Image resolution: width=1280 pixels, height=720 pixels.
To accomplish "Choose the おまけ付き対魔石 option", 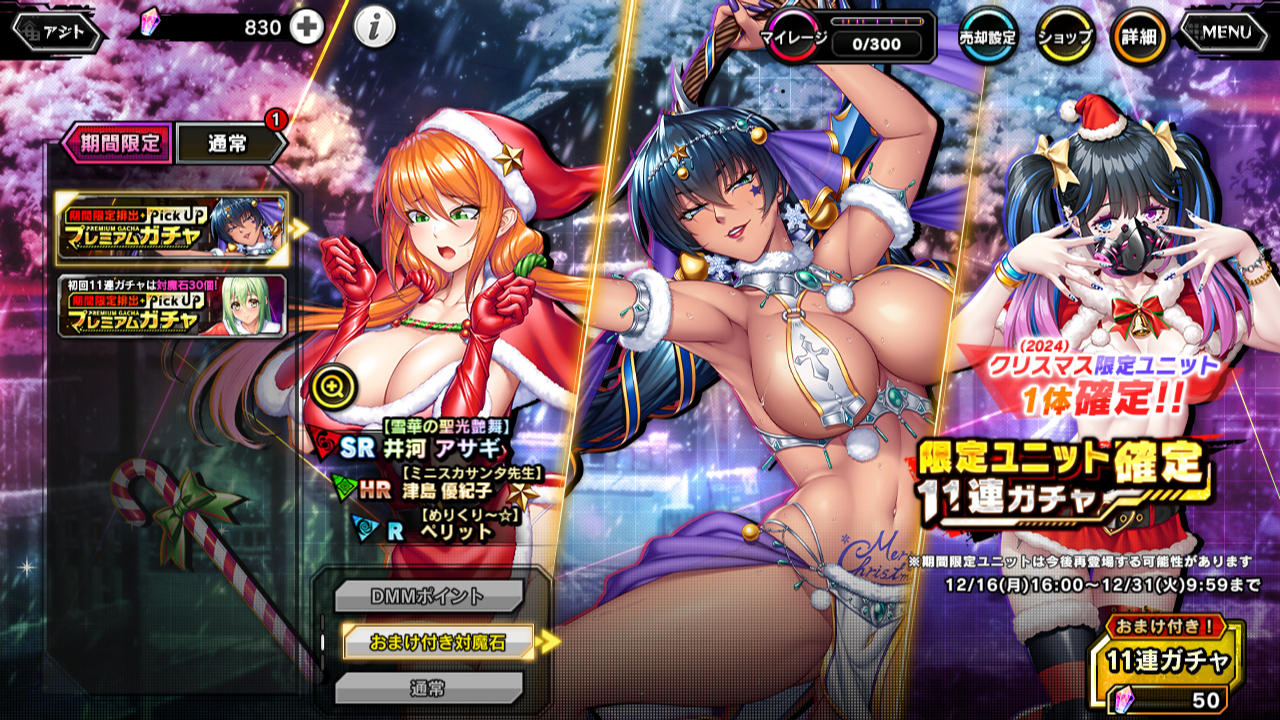I will [437, 642].
